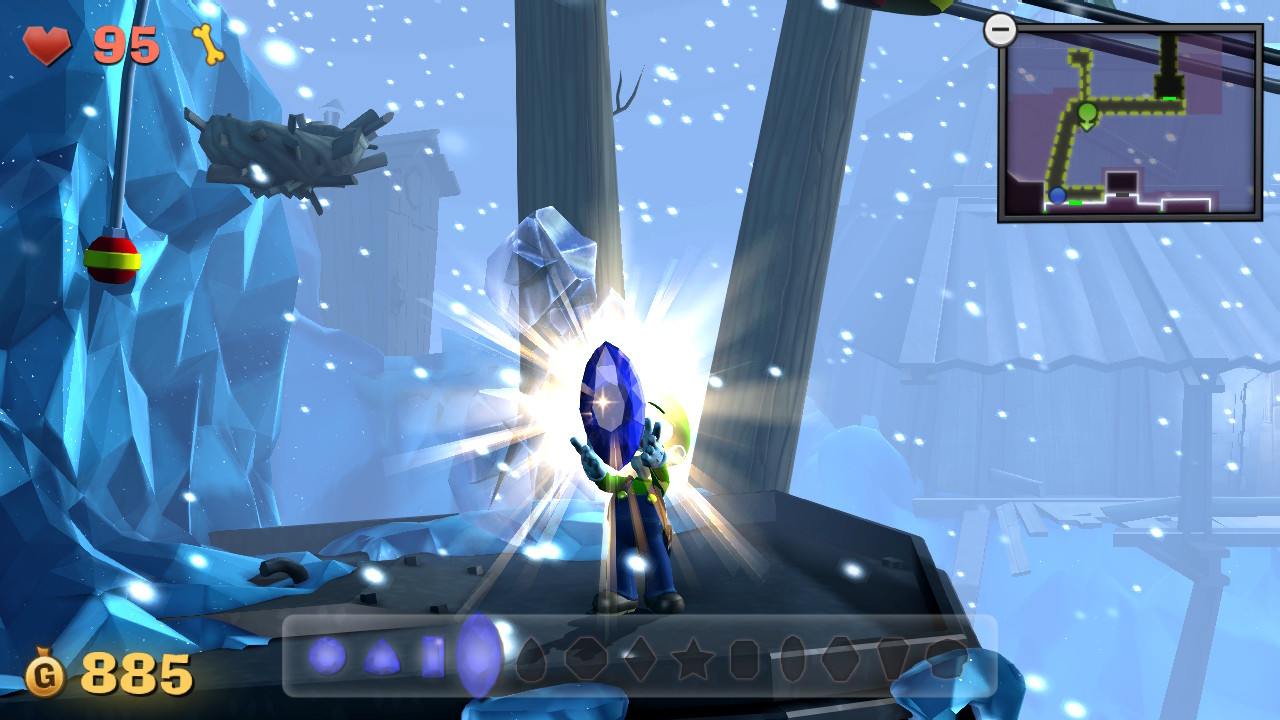This screenshot has width=1280, height=720.
Task: Click the diamond-shaped gem silhouette
Action: 642,660
